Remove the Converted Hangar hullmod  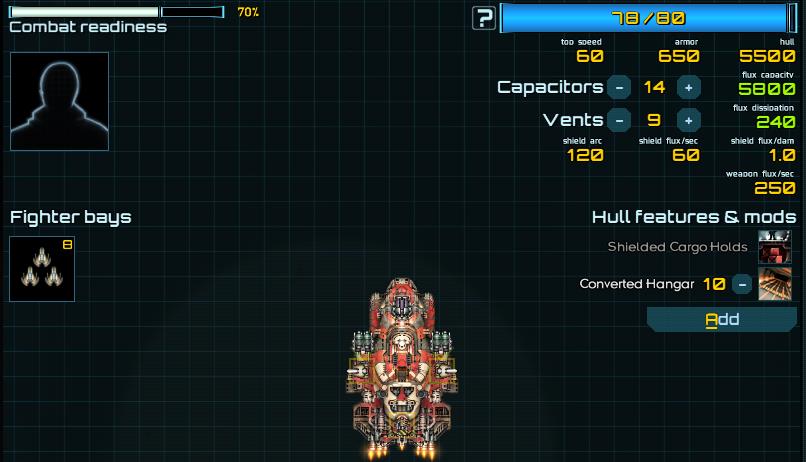pos(742,284)
